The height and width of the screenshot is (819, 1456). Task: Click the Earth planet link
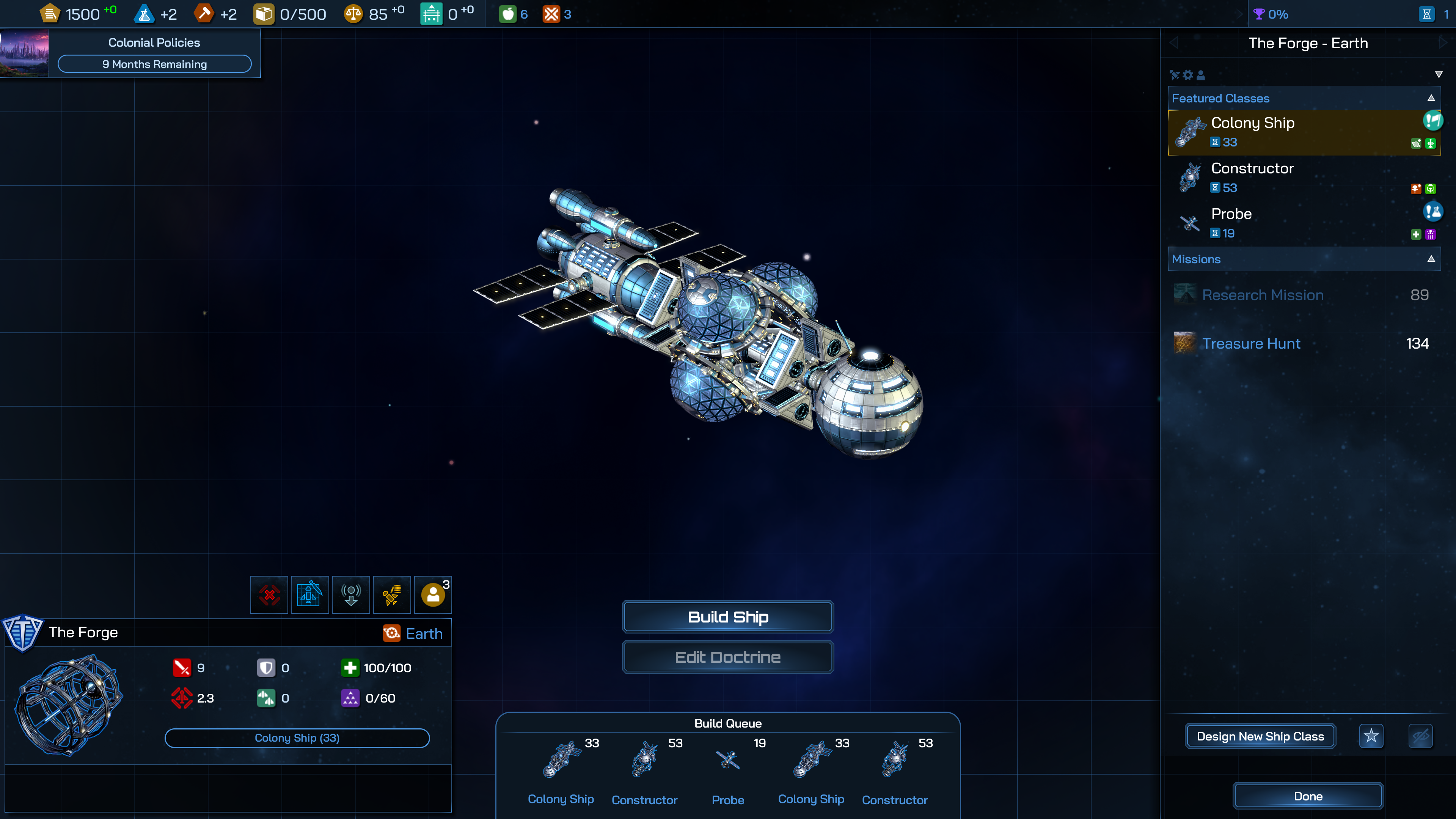point(424,634)
